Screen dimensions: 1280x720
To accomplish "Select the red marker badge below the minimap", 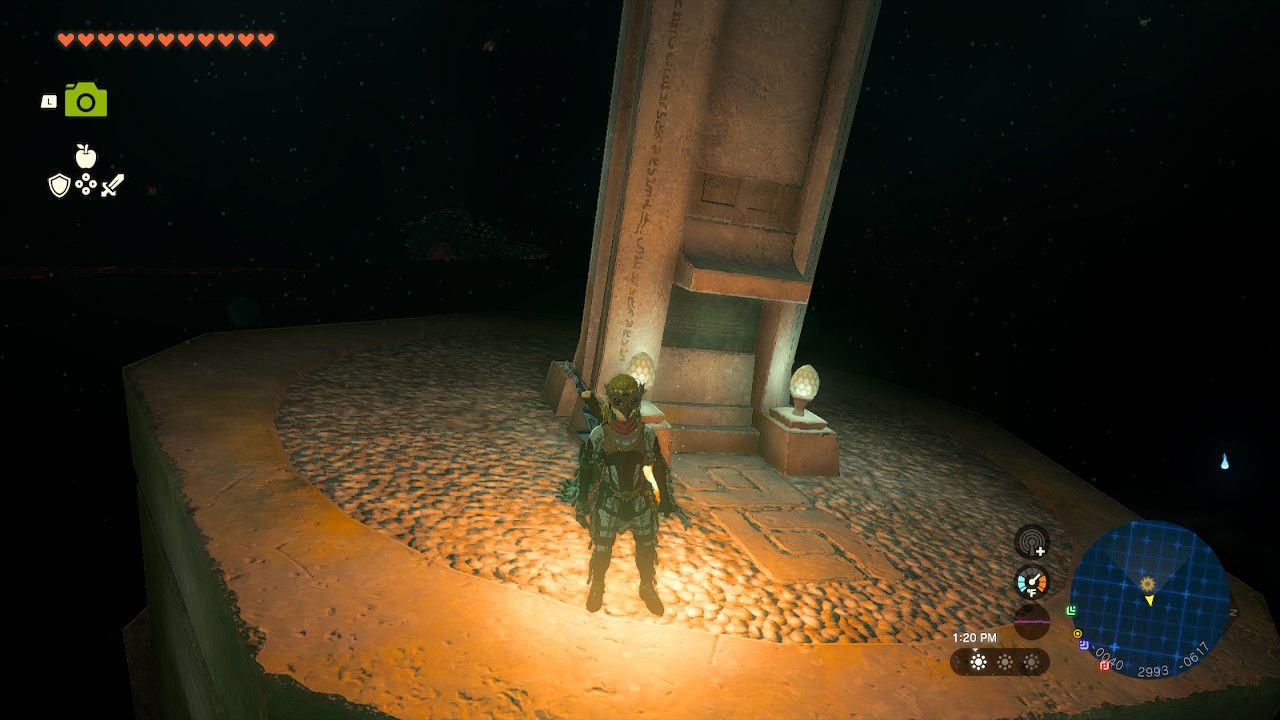I will click(x=1102, y=664).
